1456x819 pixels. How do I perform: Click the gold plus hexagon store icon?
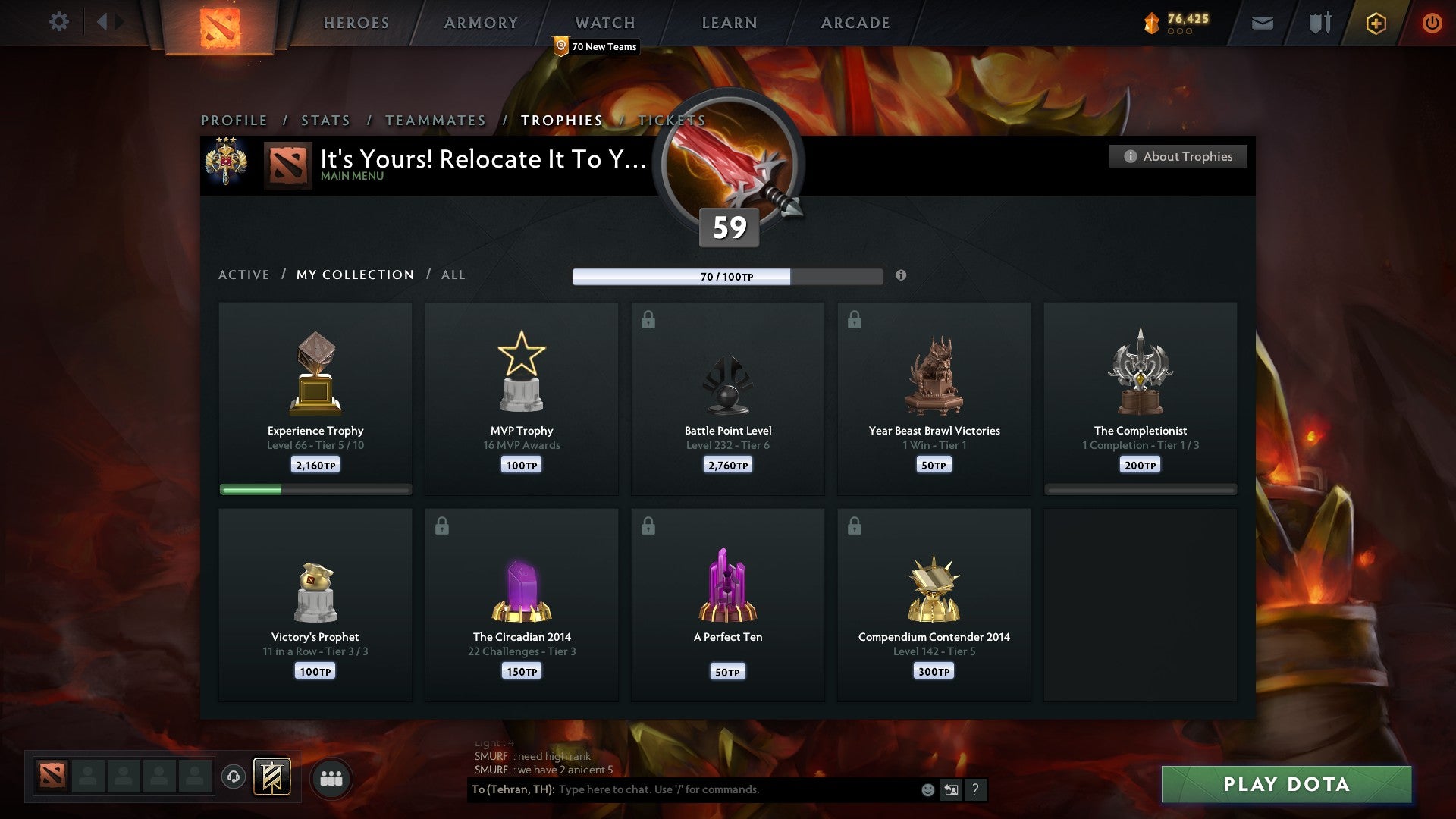(1376, 23)
